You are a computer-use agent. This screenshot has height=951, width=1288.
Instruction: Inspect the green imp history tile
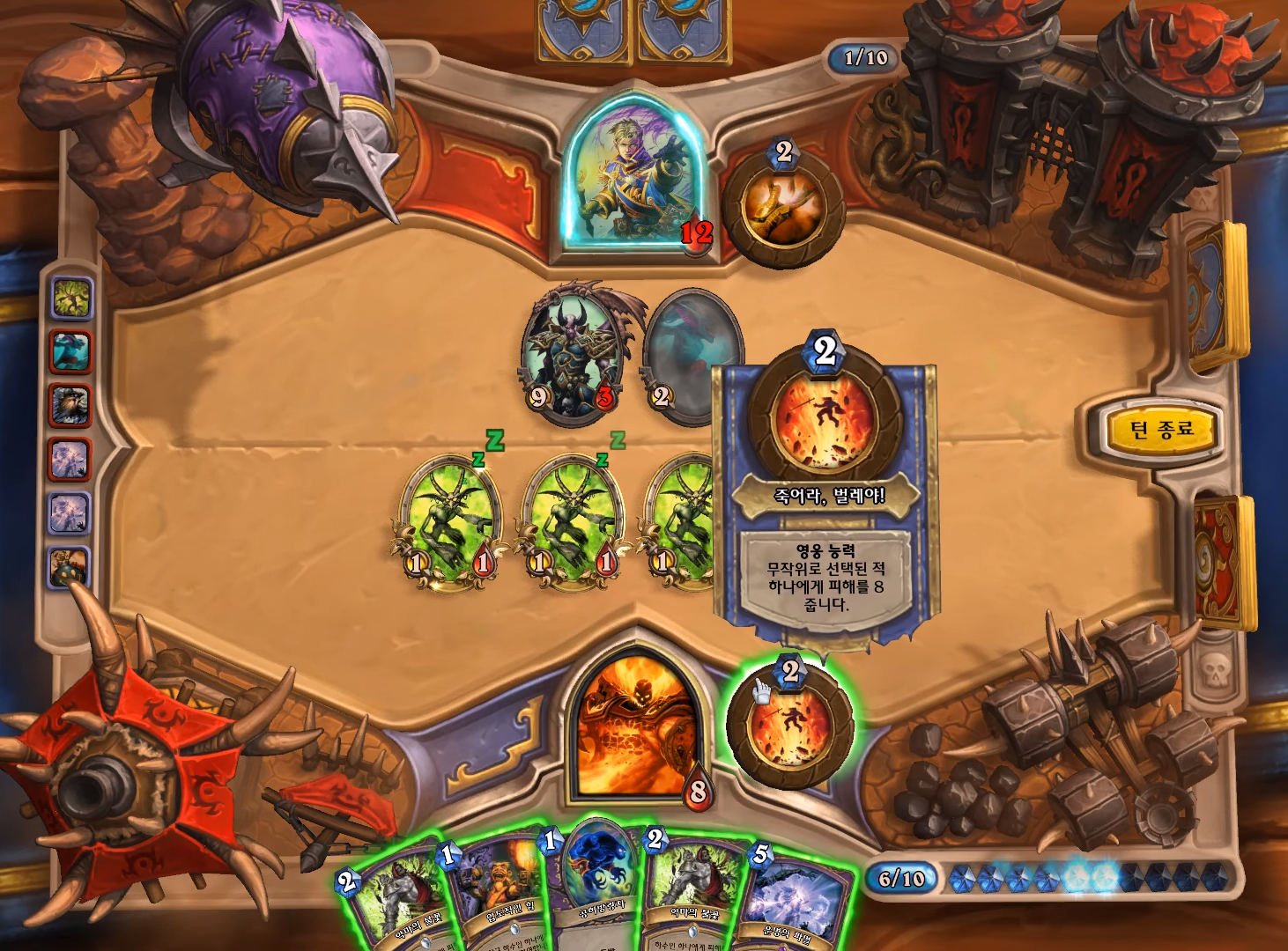tap(71, 299)
